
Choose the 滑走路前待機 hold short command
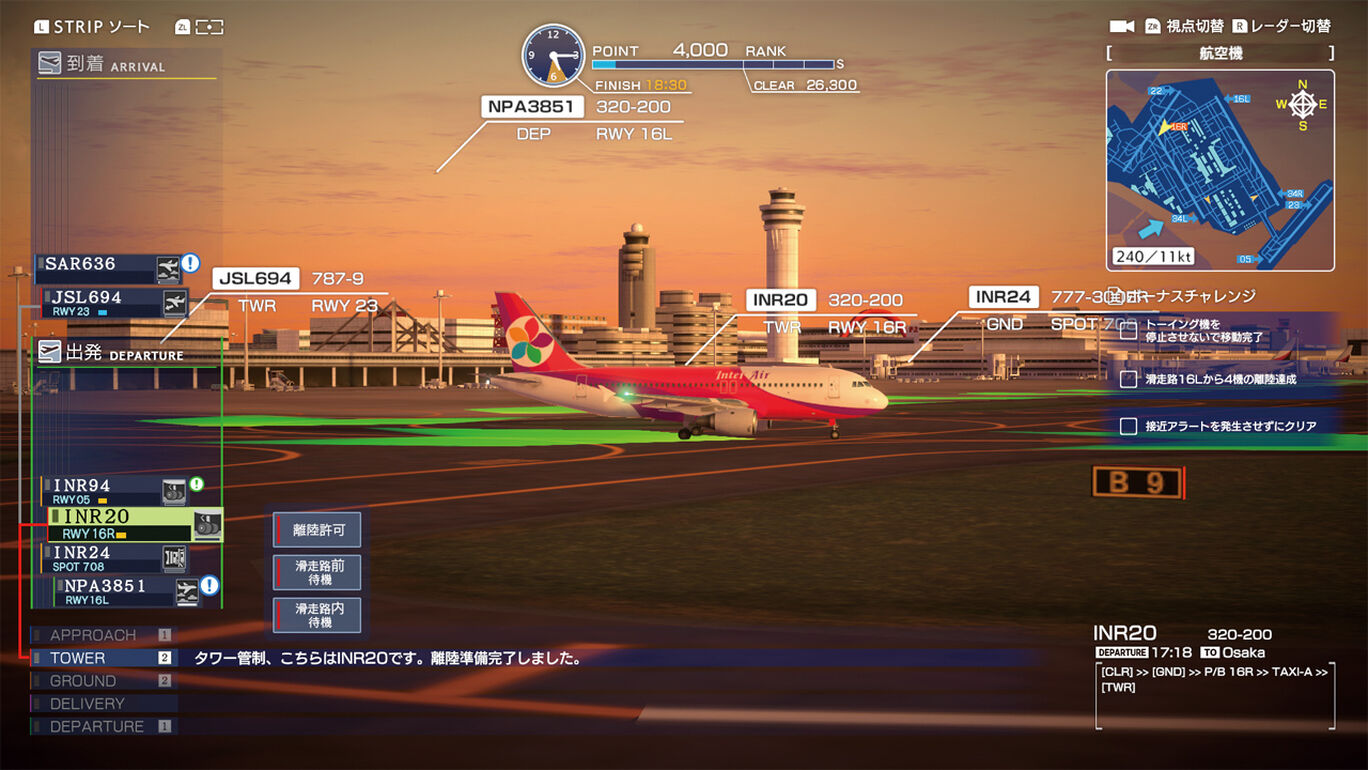(x=318, y=572)
